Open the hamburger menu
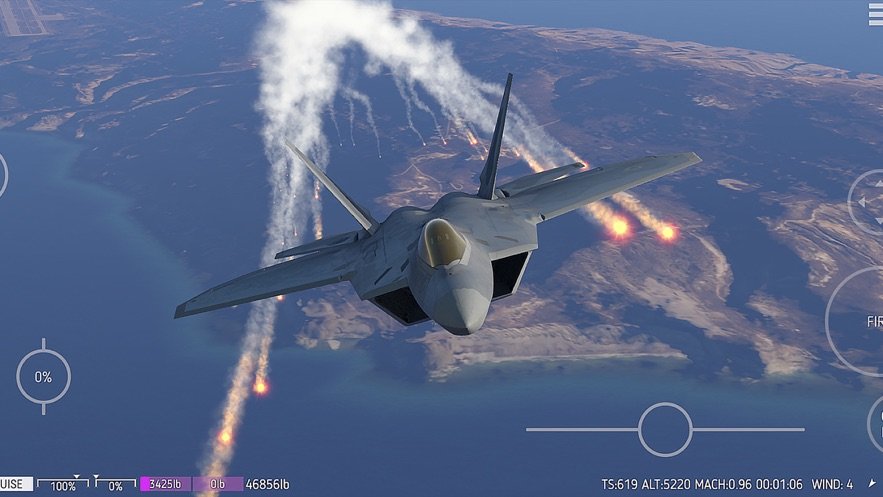This screenshot has width=883, height=497. (x=873, y=9)
